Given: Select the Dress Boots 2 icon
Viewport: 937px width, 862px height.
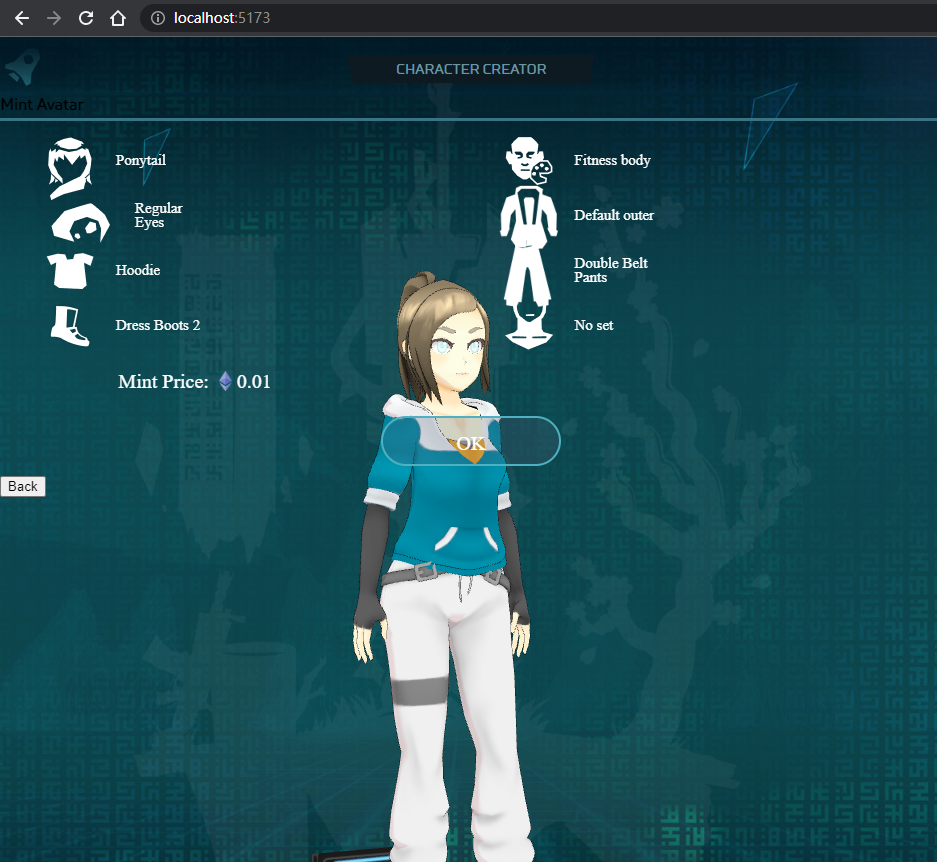Looking at the screenshot, I should tap(70, 326).
